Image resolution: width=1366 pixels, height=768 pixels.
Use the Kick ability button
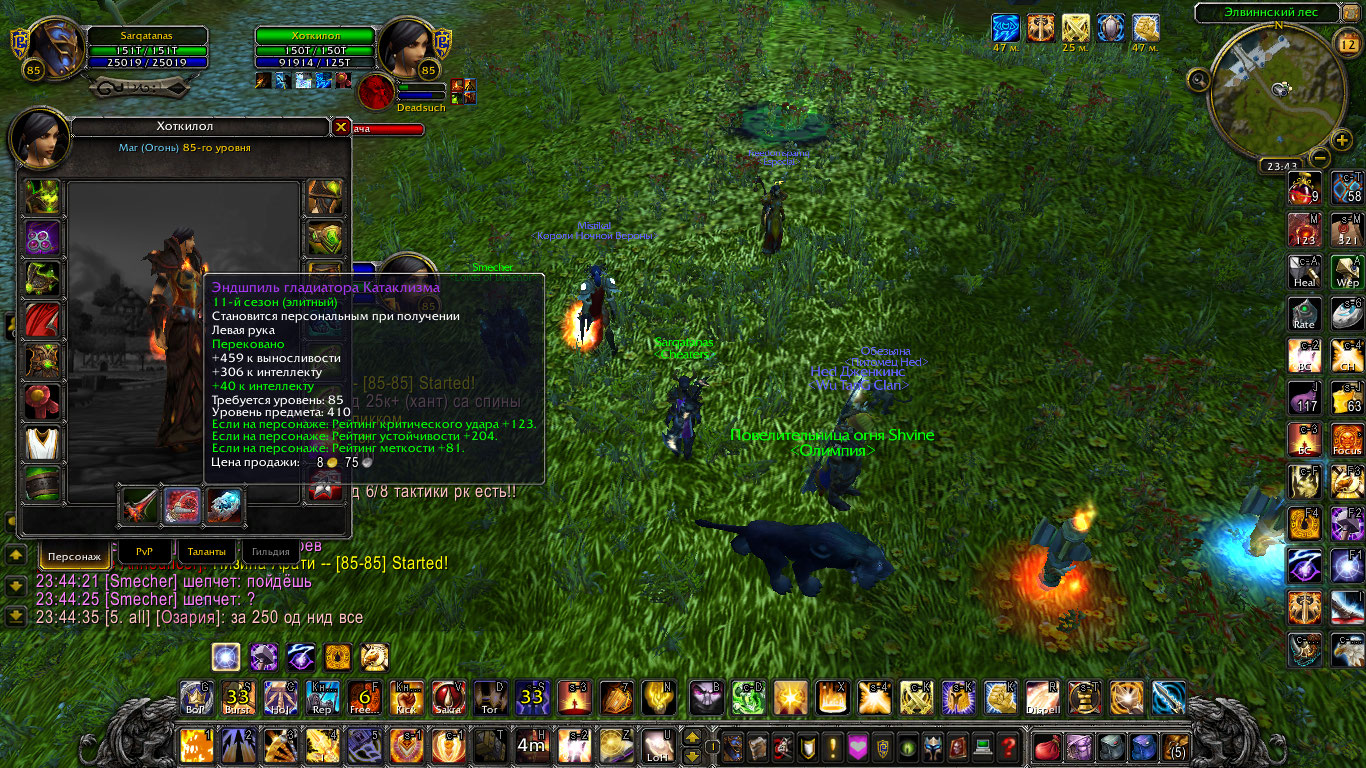click(x=406, y=697)
